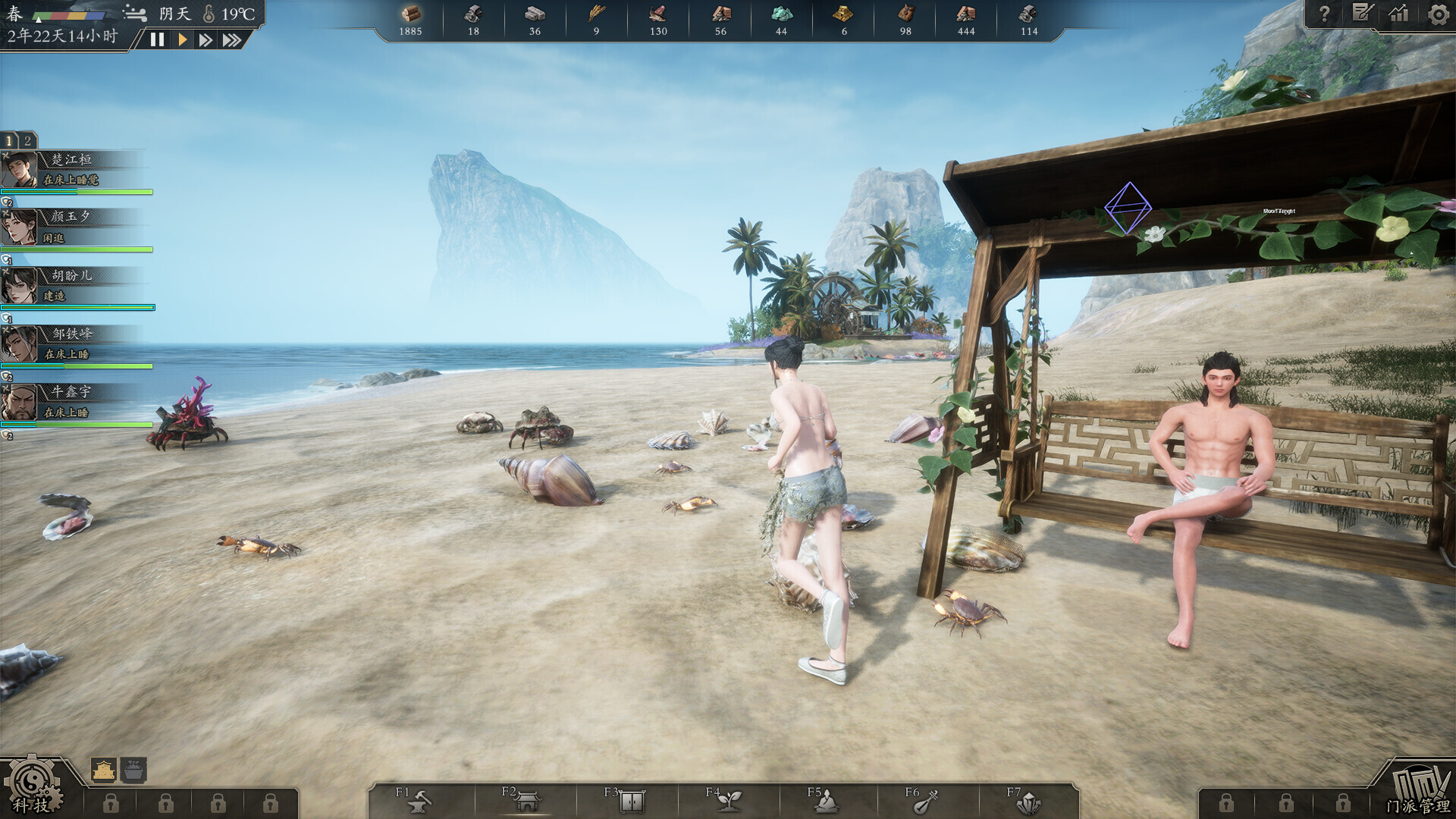This screenshot has width=1456, height=819.
Task: Show the statistics chart panel
Action: pyautogui.click(x=1399, y=14)
